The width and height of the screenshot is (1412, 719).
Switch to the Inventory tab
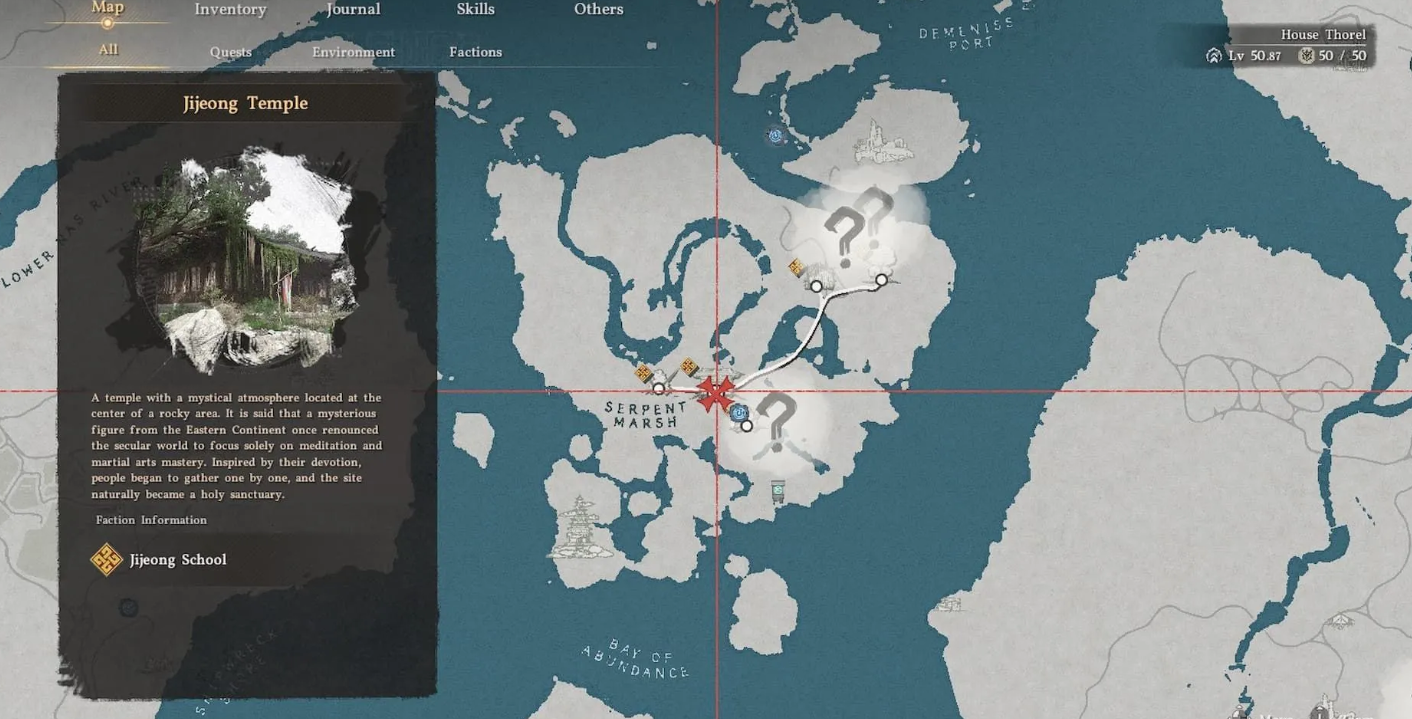click(230, 10)
